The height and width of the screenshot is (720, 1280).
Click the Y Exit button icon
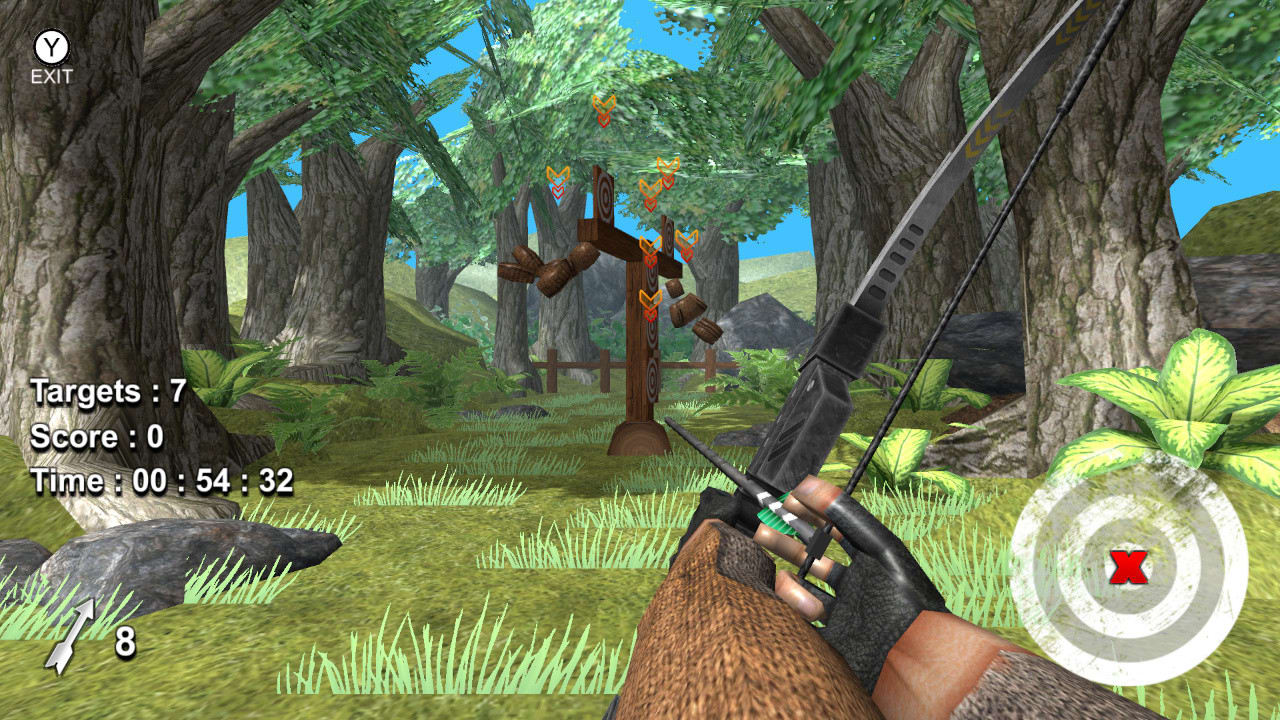click(50, 46)
